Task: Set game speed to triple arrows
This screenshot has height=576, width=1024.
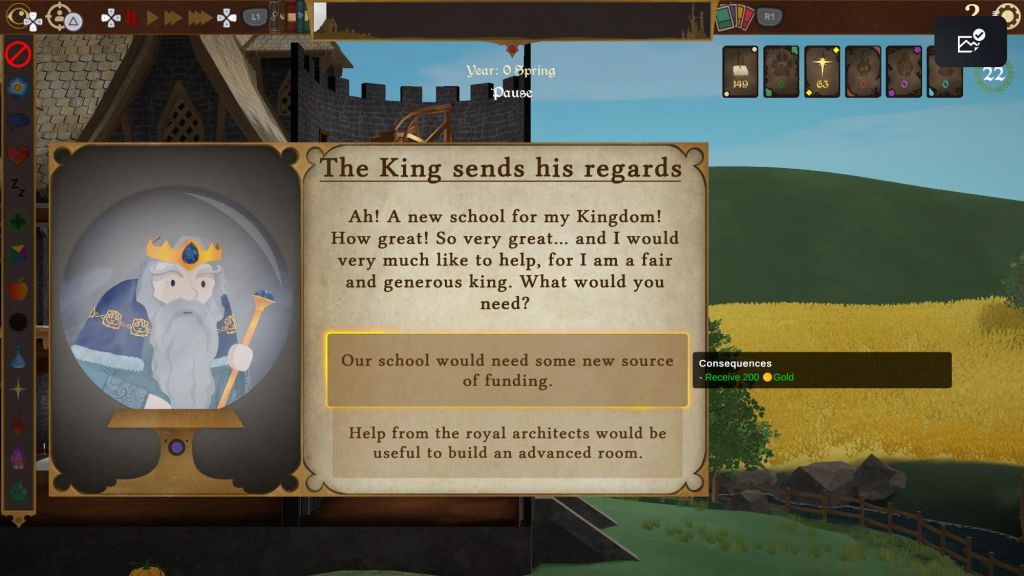Action: coord(199,17)
